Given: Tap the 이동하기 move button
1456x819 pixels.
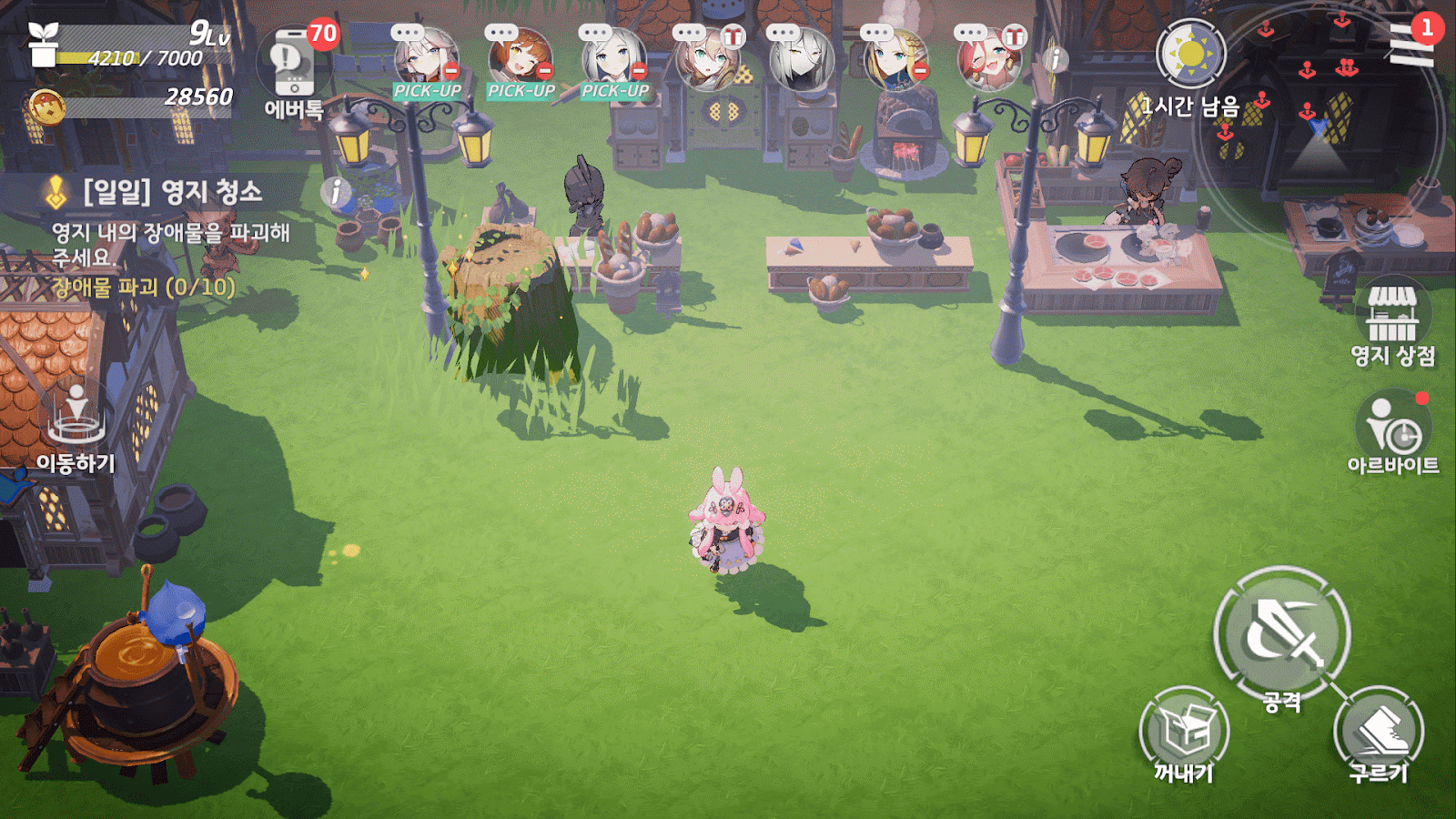Looking at the screenshot, I should [x=76, y=428].
